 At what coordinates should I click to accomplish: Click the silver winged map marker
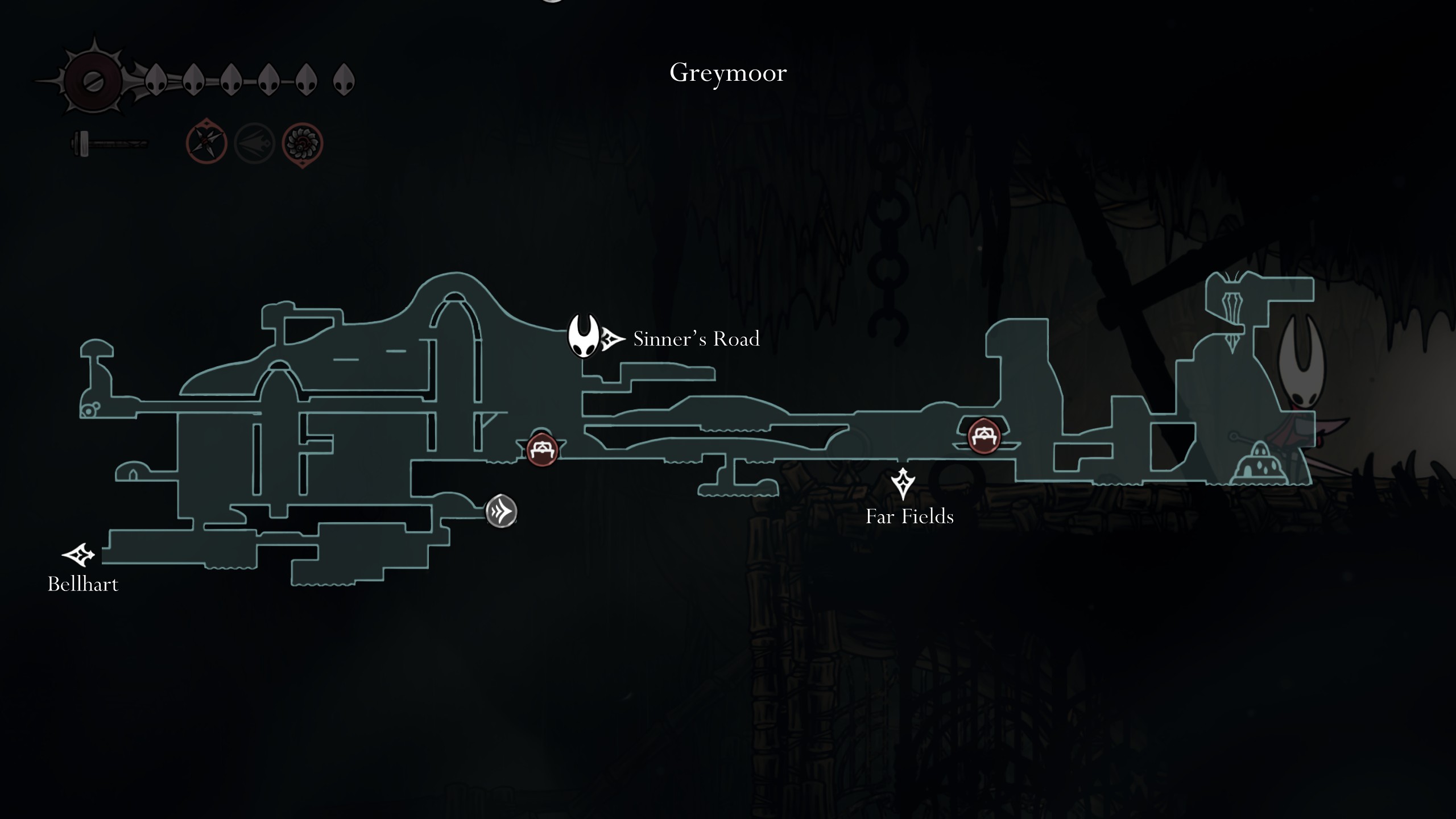pyautogui.click(x=501, y=511)
